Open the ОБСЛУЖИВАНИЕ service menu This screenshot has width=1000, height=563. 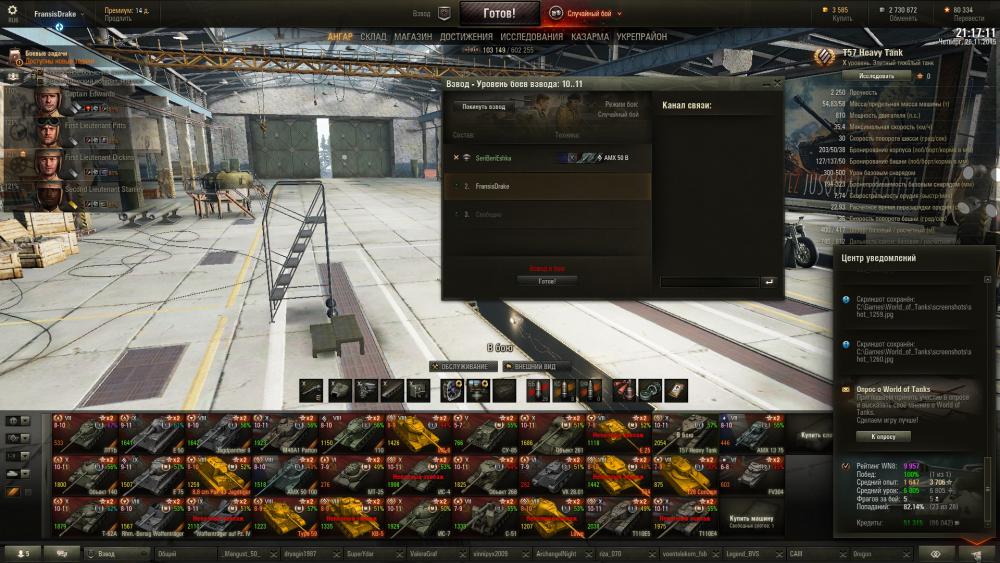click(461, 367)
